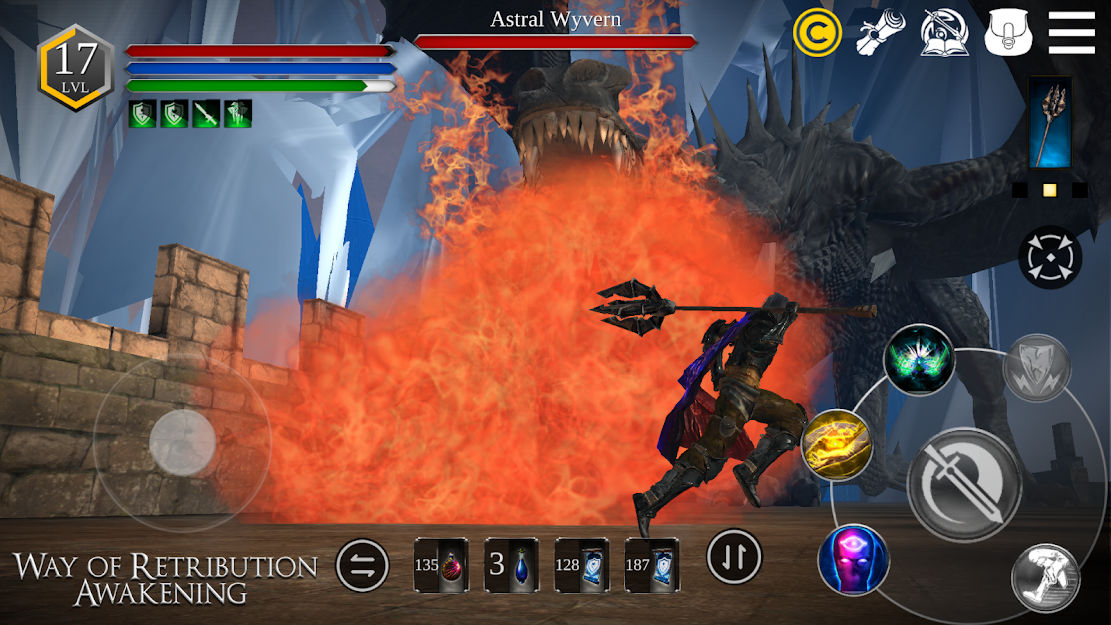Image resolution: width=1111 pixels, height=625 pixels.
Task: Click the vertical swap arrows button
Action: pos(734,556)
